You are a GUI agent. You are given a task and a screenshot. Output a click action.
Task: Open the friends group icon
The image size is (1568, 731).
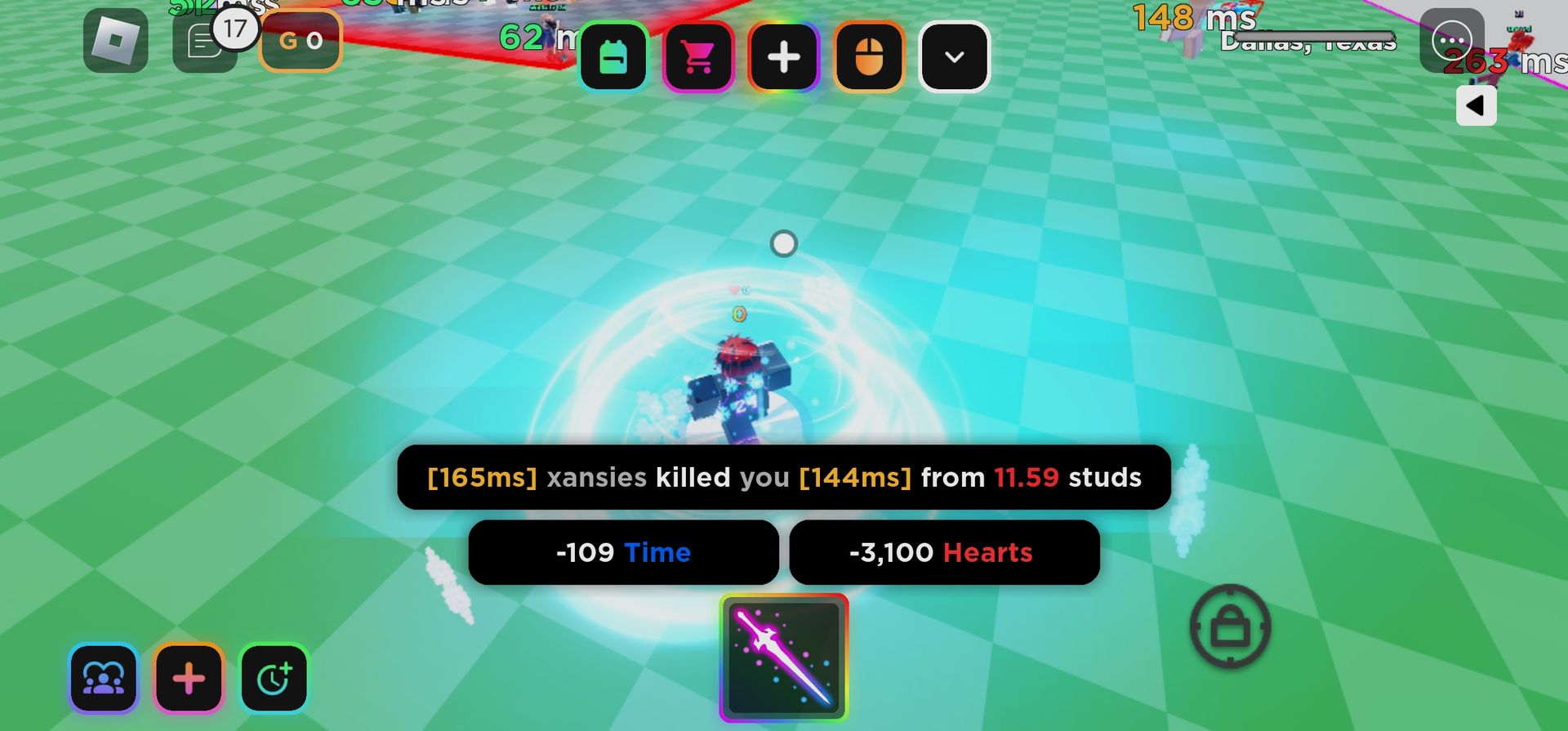tap(104, 678)
